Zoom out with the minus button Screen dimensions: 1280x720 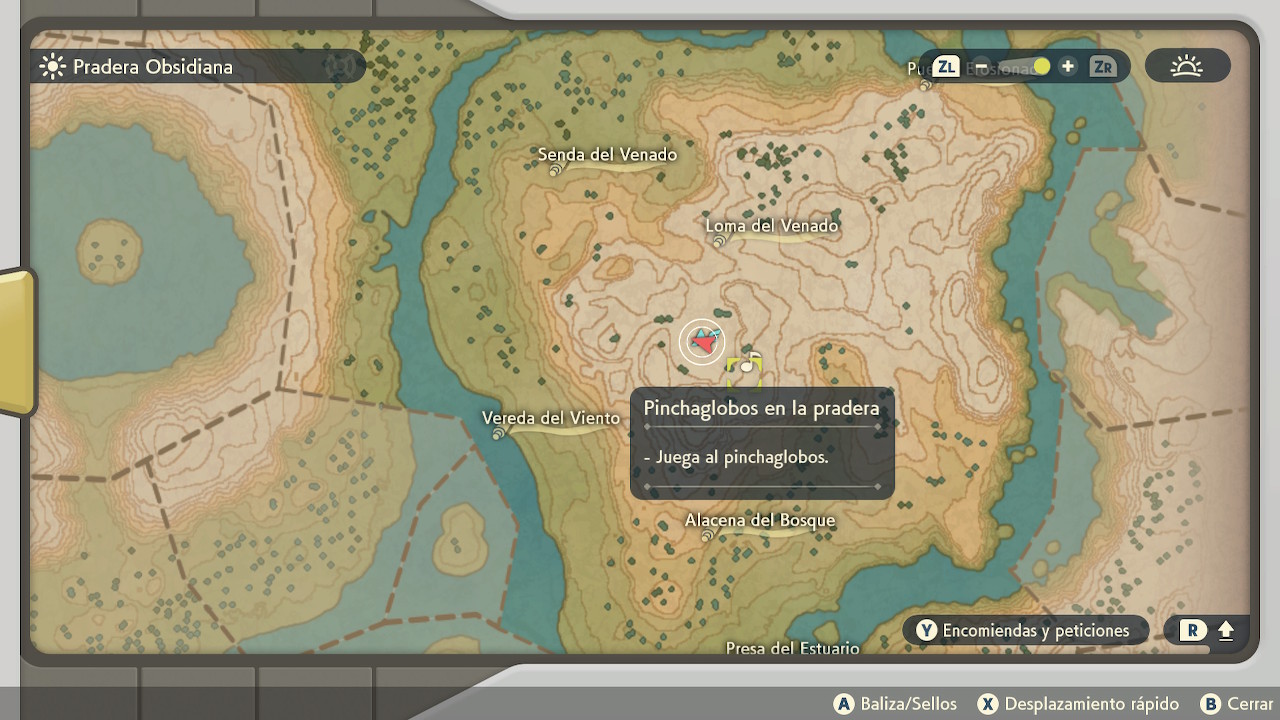click(982, 67)
